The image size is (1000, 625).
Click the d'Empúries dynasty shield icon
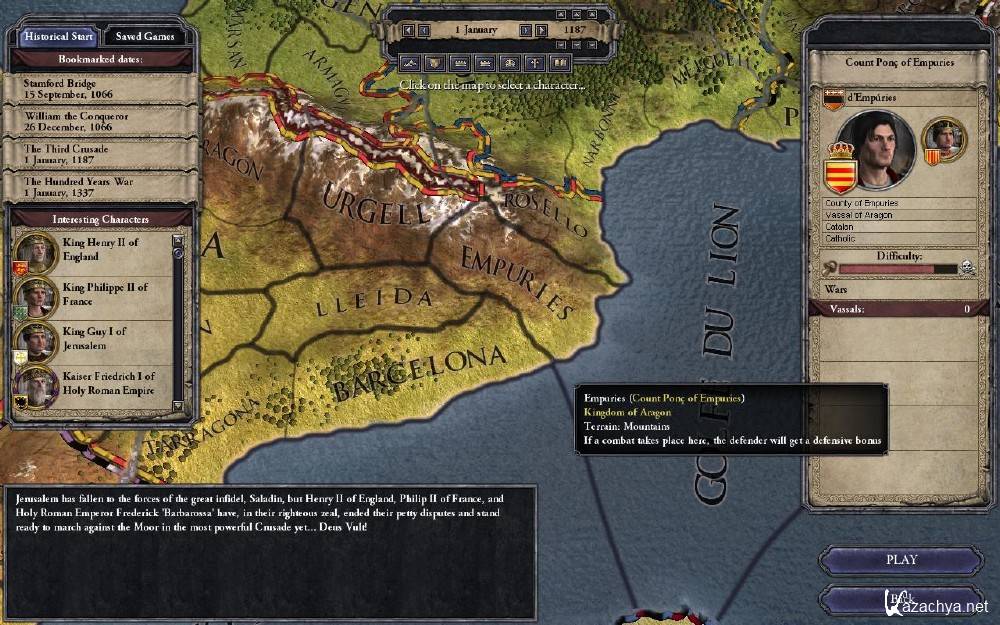tap(832, 98)
